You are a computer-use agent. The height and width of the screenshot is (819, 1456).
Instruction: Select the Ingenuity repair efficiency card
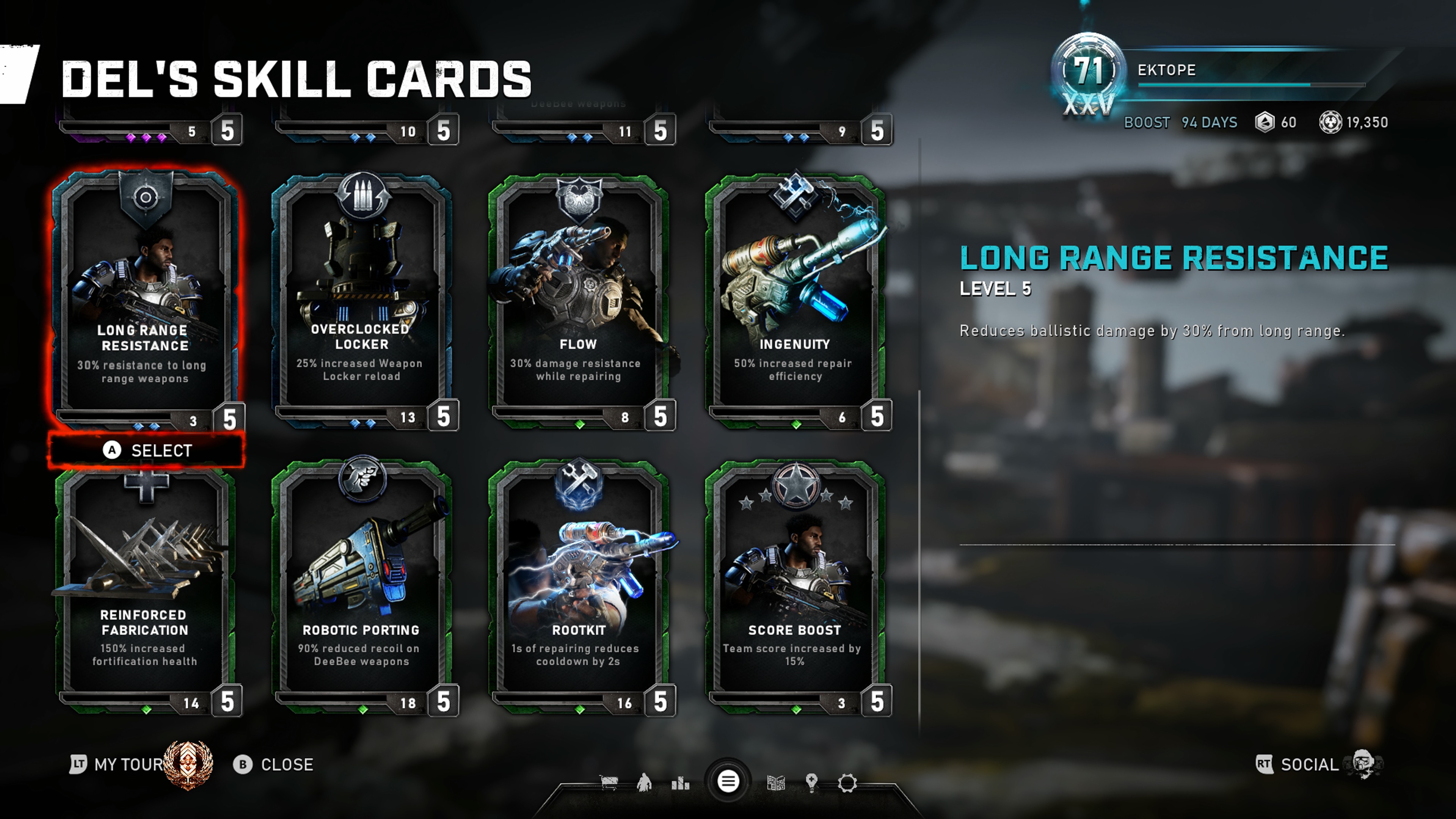tap(795, 300)
